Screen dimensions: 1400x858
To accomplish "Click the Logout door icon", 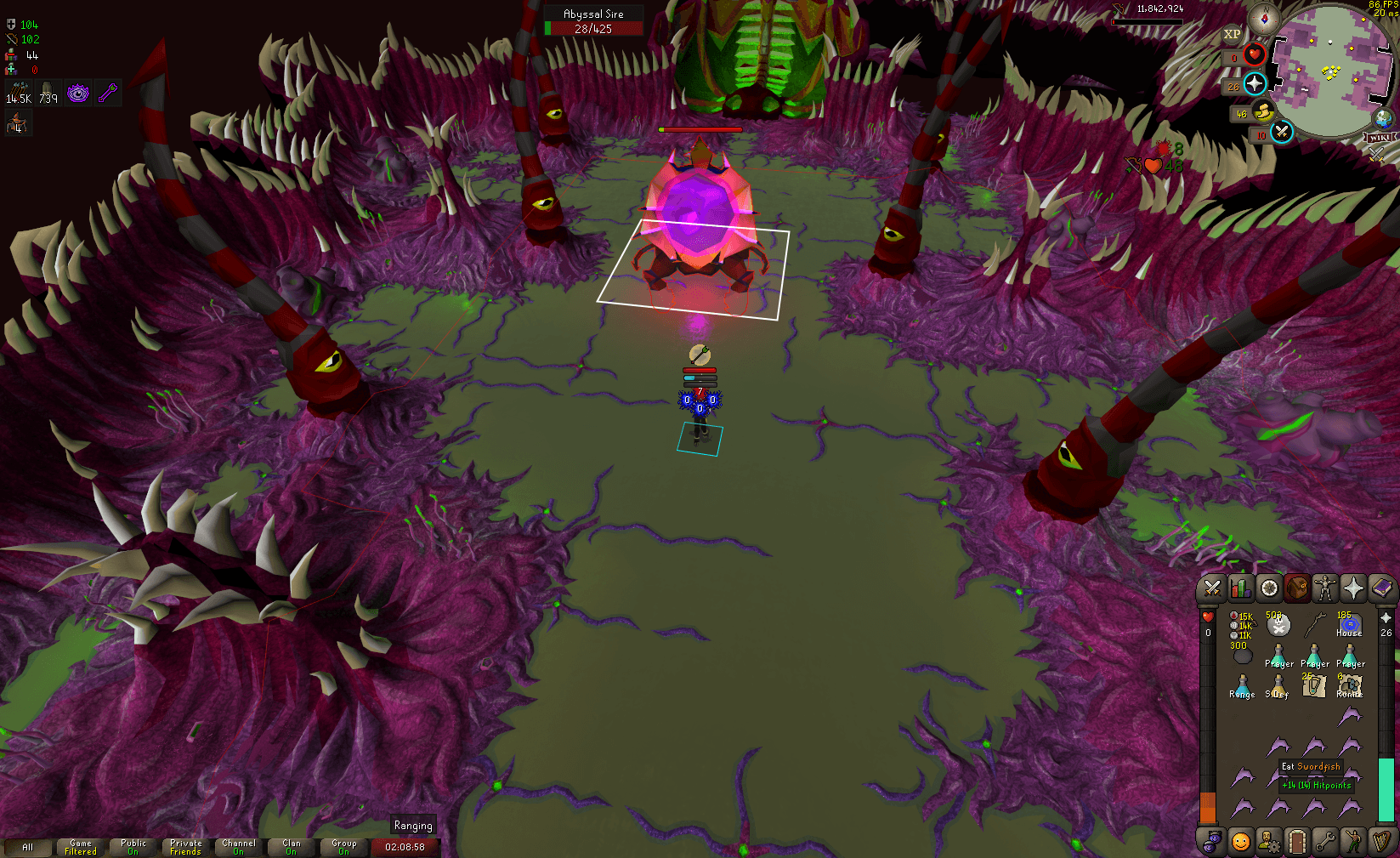I will pos(1298,840).
